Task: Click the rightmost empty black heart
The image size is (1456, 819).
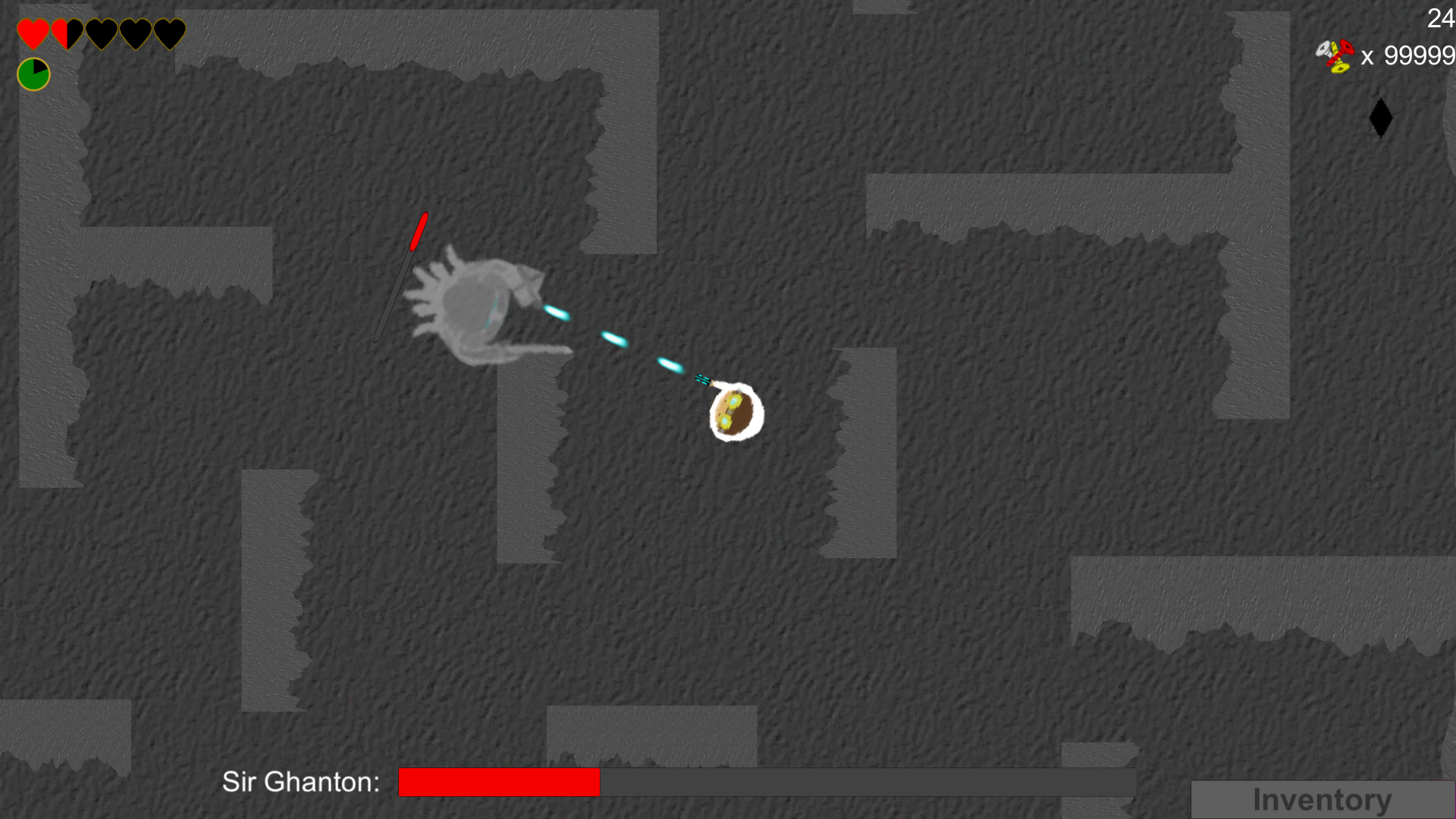Action: coord(169,32)
